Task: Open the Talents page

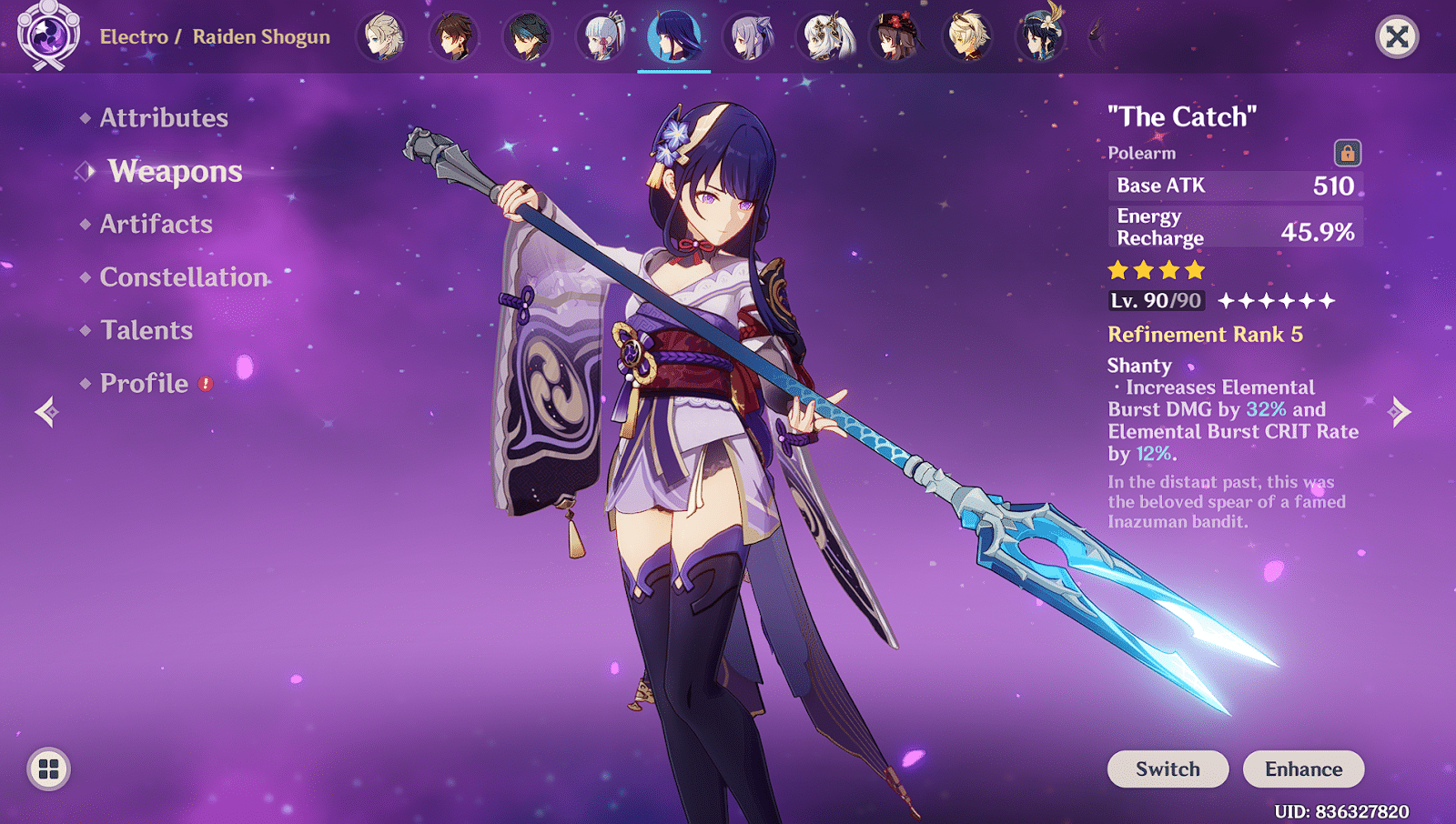Action: coord(147,330)
